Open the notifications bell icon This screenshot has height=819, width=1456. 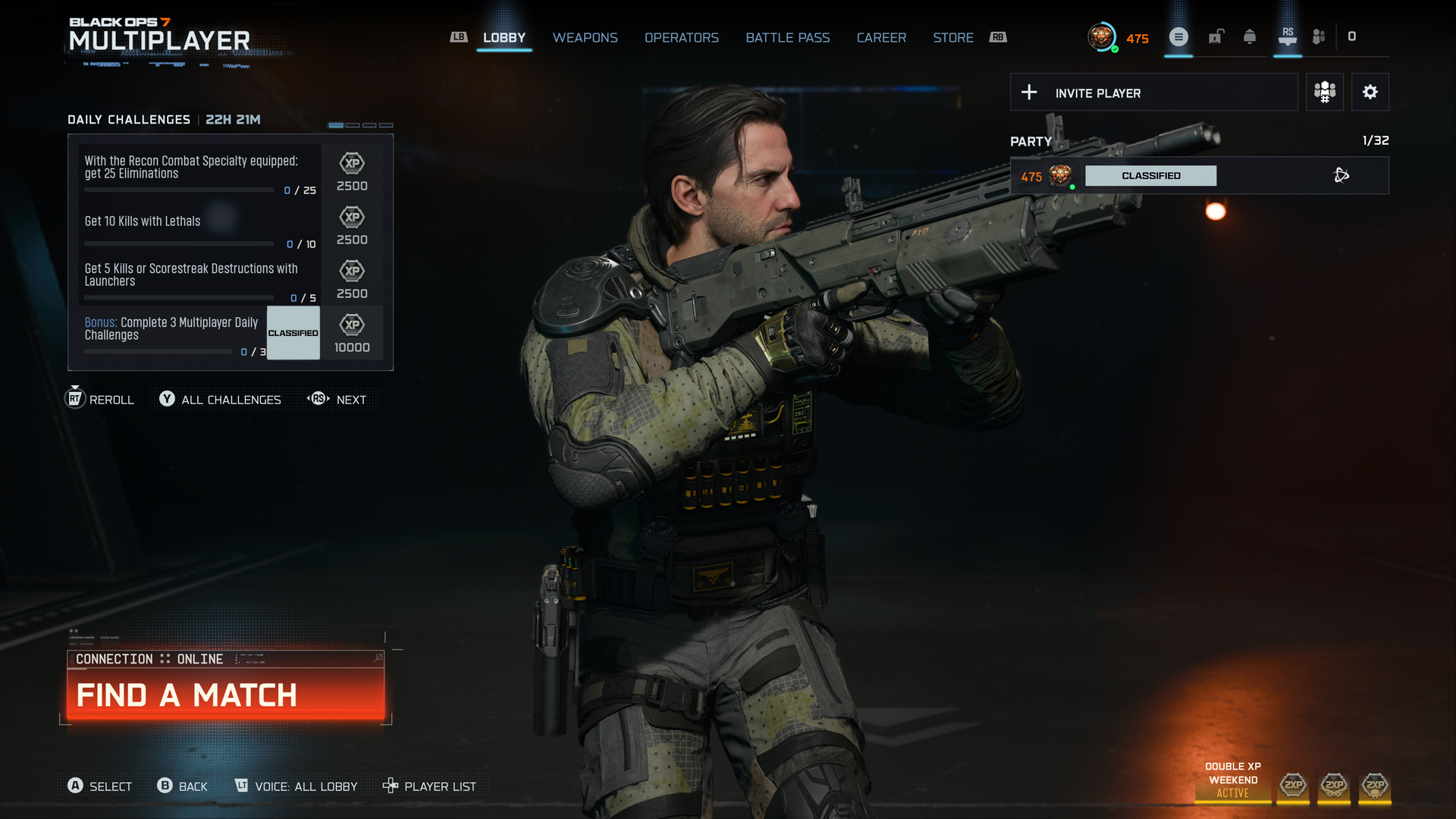coord(1250,37)
